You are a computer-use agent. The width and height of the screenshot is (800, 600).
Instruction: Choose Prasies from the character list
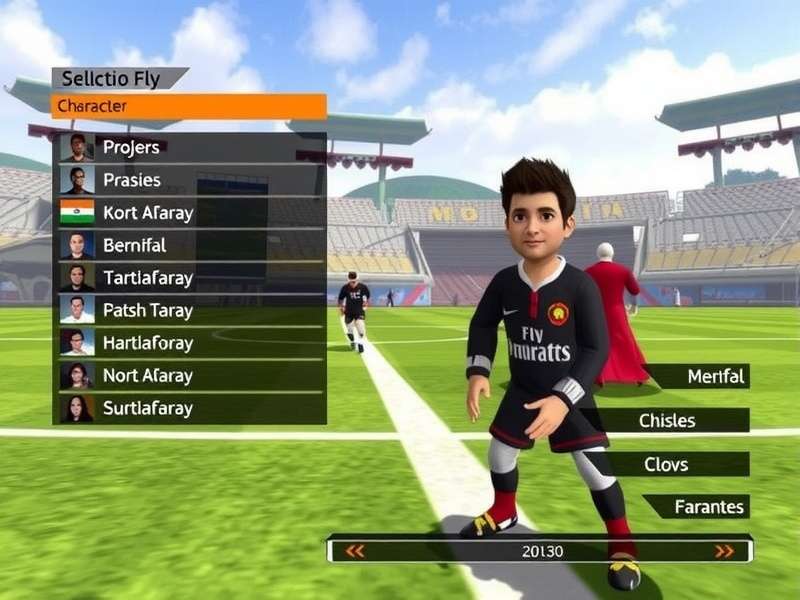click(x=190, y=181)
